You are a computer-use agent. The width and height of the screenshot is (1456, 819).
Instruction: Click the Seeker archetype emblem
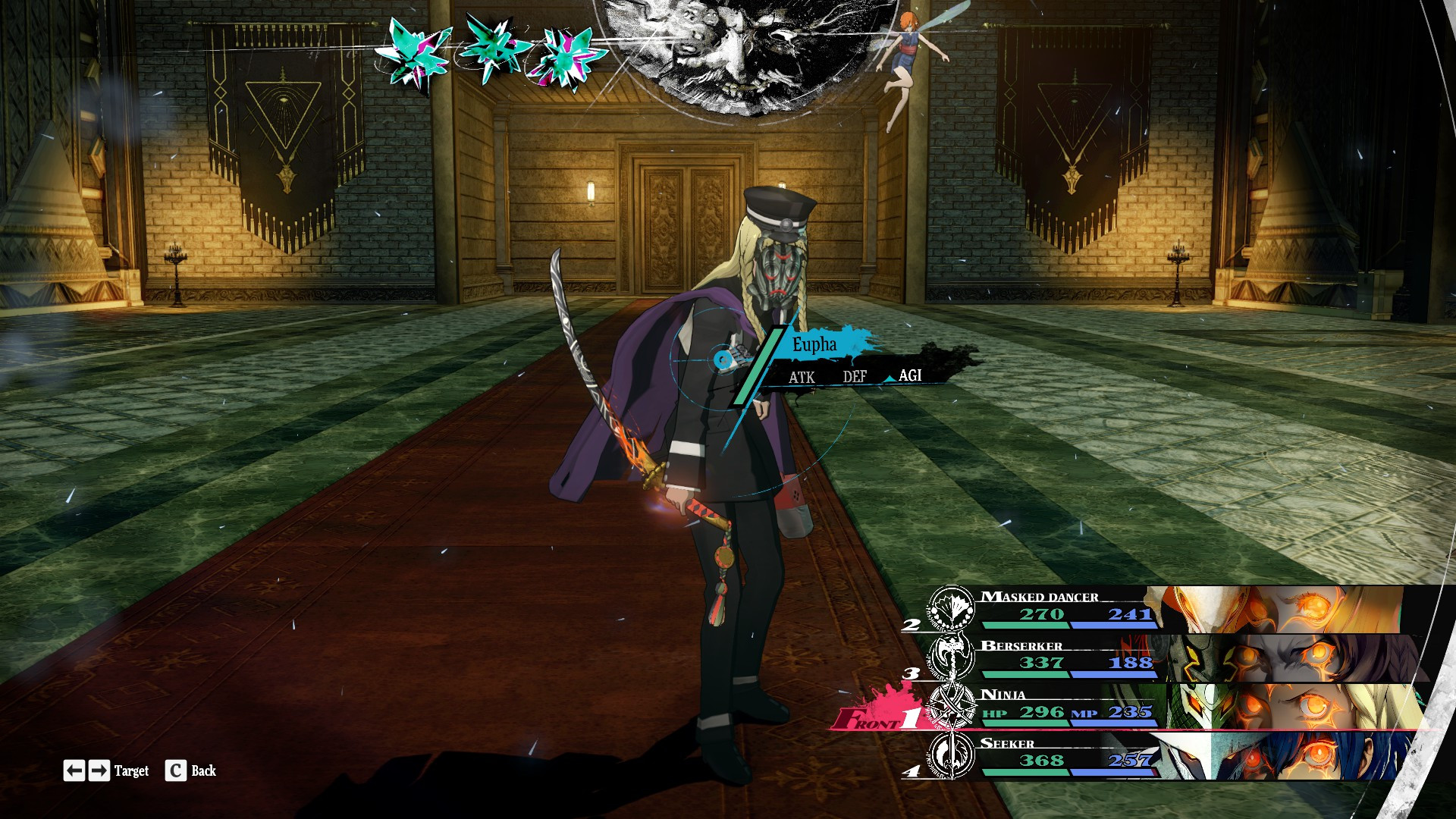(x=951, y=755)
